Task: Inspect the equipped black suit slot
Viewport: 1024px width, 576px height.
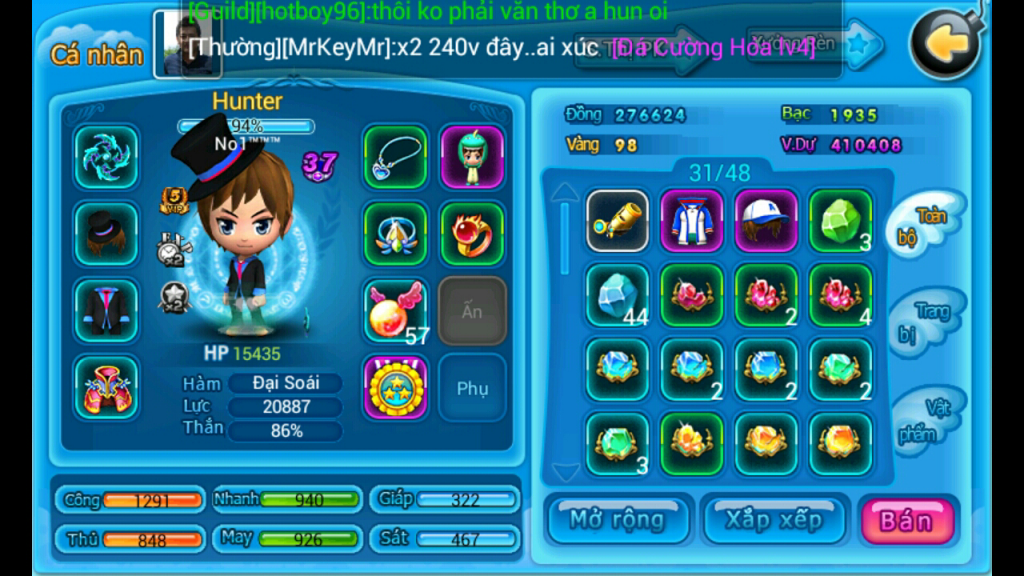Action: point(105,310)
